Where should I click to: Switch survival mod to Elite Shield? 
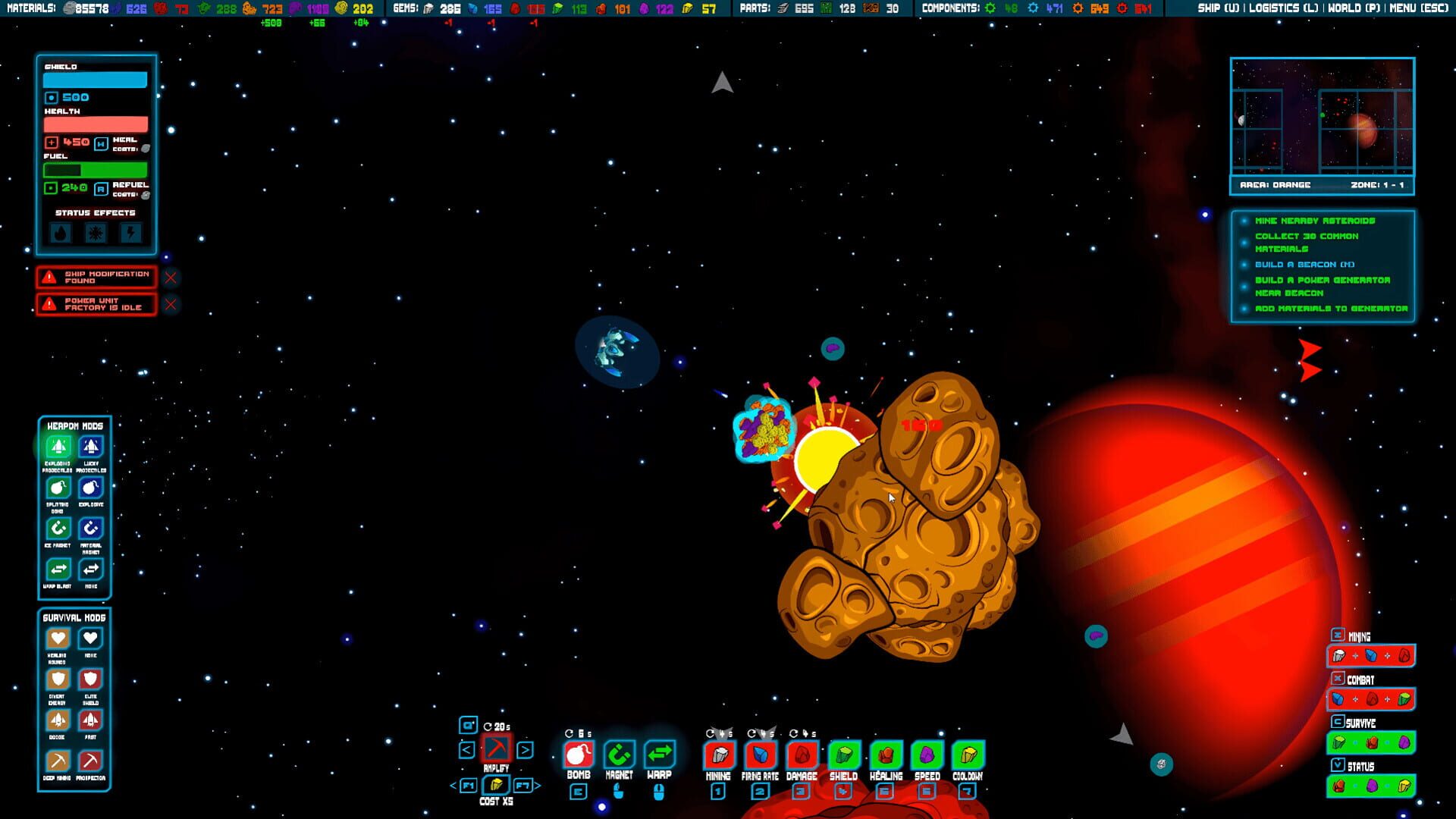[x=90, y=679]
